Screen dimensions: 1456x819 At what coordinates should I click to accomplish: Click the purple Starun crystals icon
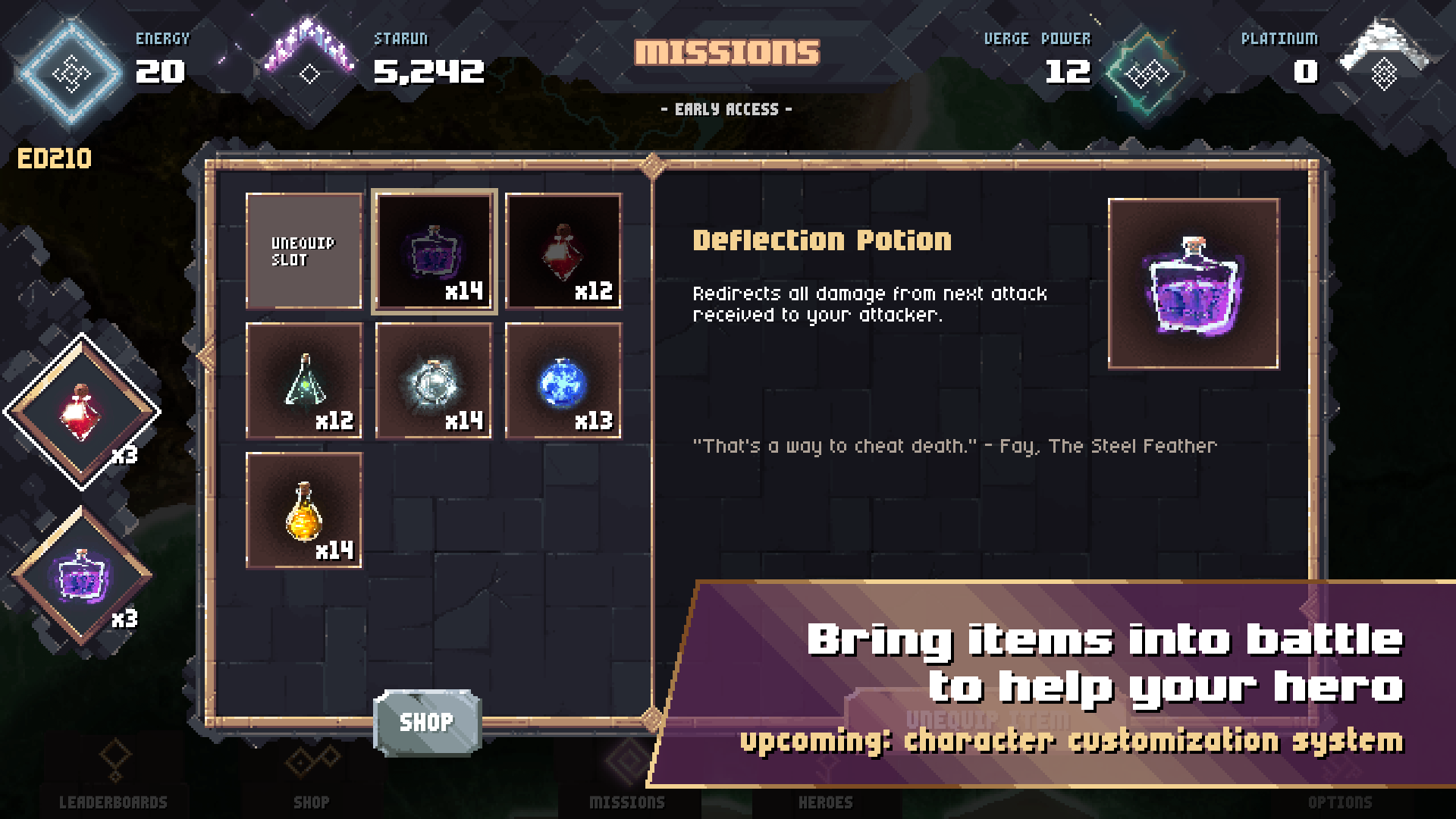pyautogui.click(x=309, y=53)
